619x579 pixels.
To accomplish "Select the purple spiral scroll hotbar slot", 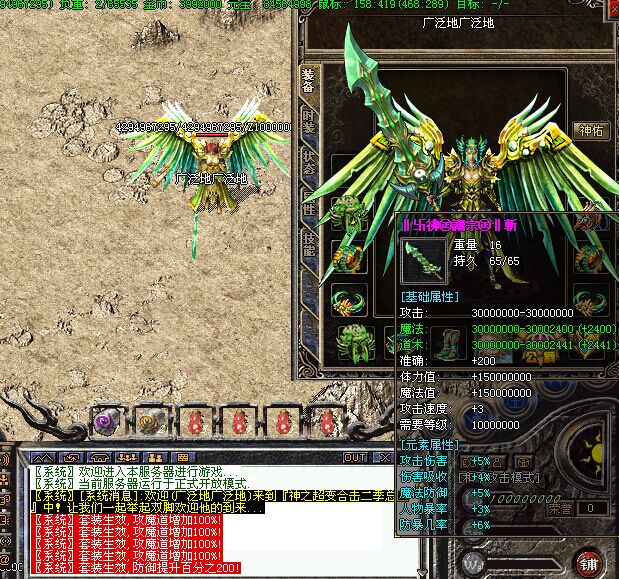I will [107, 422].
